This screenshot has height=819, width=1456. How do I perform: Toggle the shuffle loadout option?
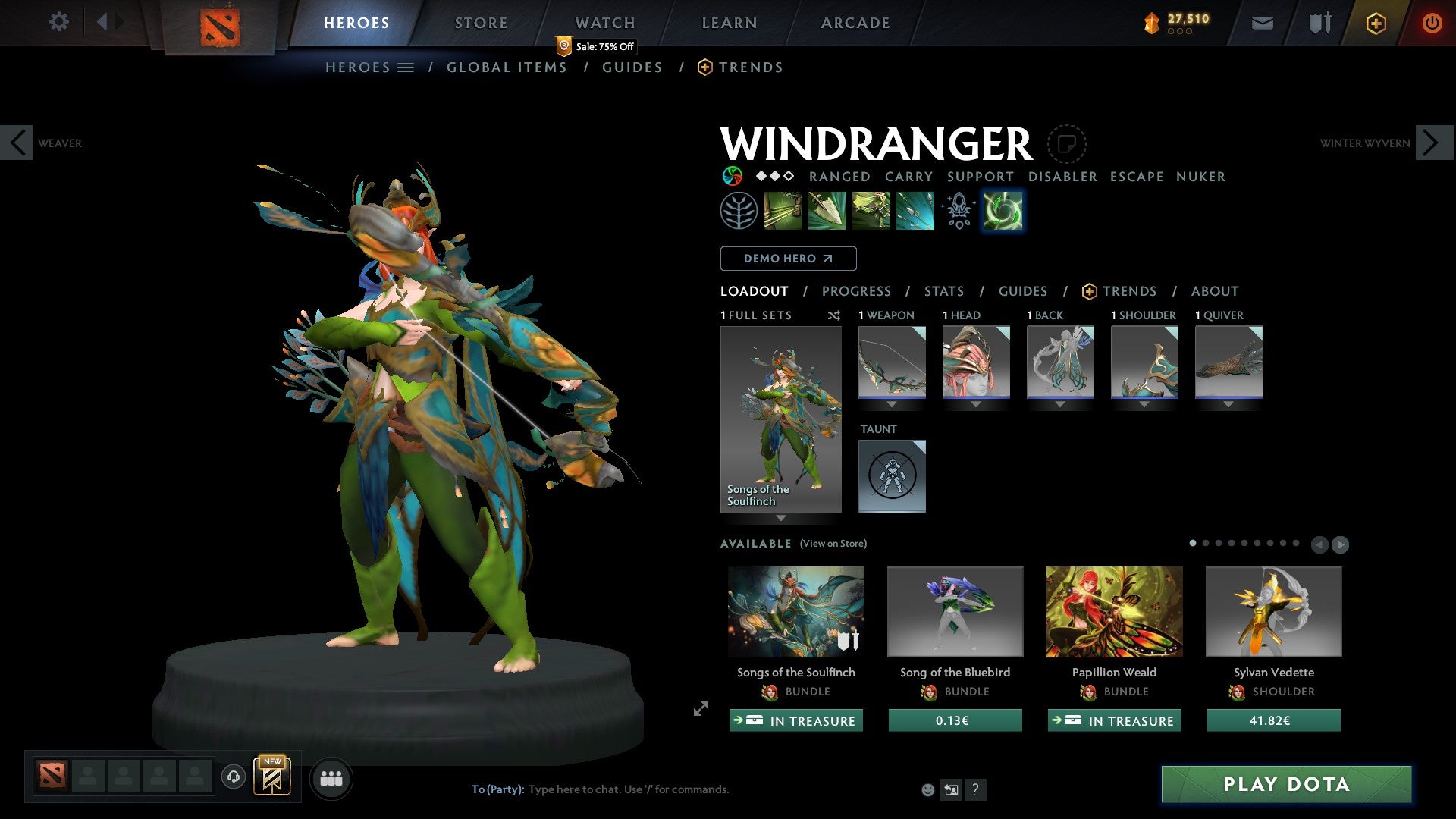click(x=834, y=315)
